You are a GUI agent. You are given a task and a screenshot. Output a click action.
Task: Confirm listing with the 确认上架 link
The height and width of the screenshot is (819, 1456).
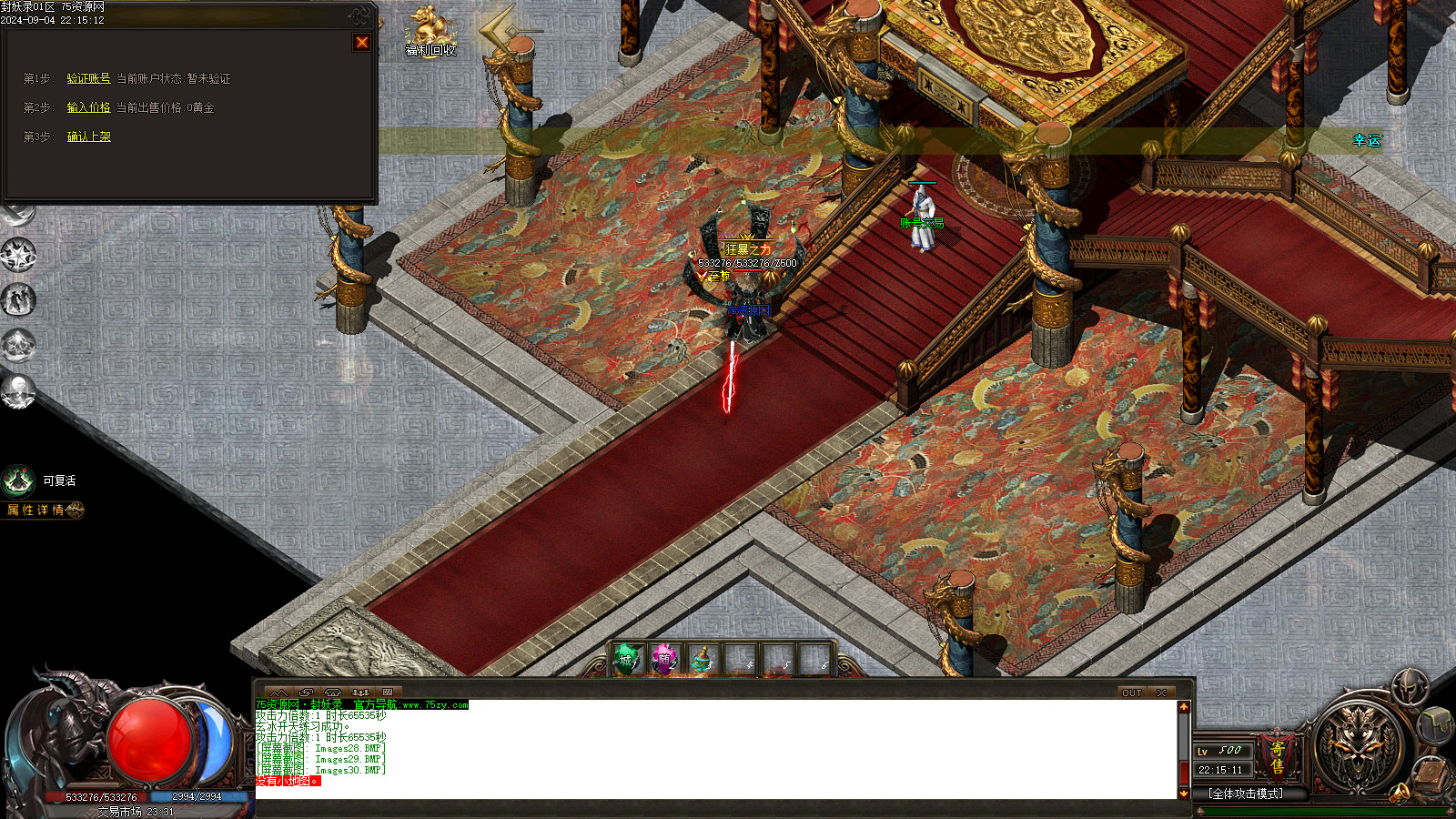tap(88, 136)
